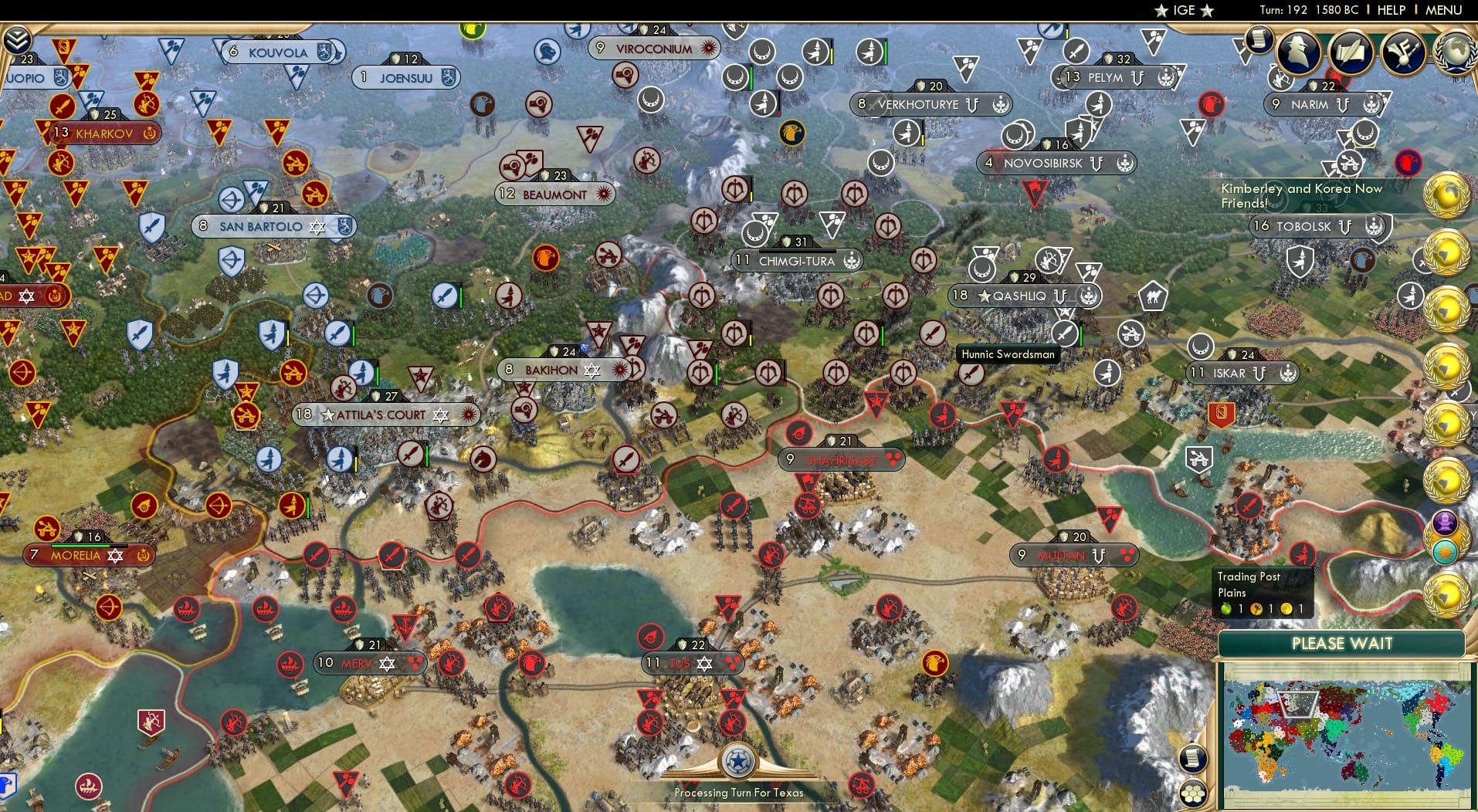Toggle Strategic View via the hexagon grid icon
1478x812 pixels.
1193,792
